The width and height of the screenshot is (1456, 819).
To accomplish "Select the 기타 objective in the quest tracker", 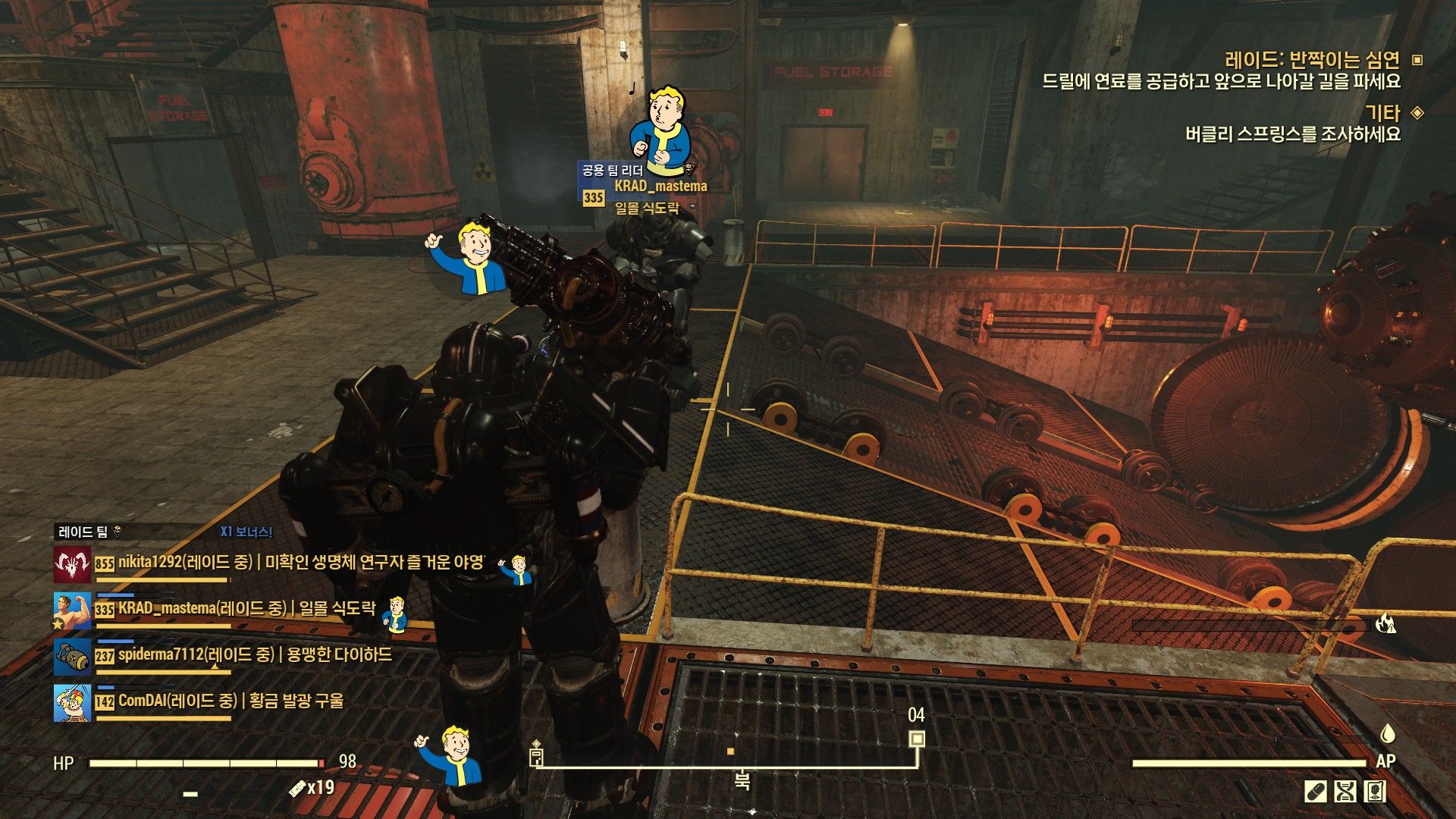I will 1382,113.
